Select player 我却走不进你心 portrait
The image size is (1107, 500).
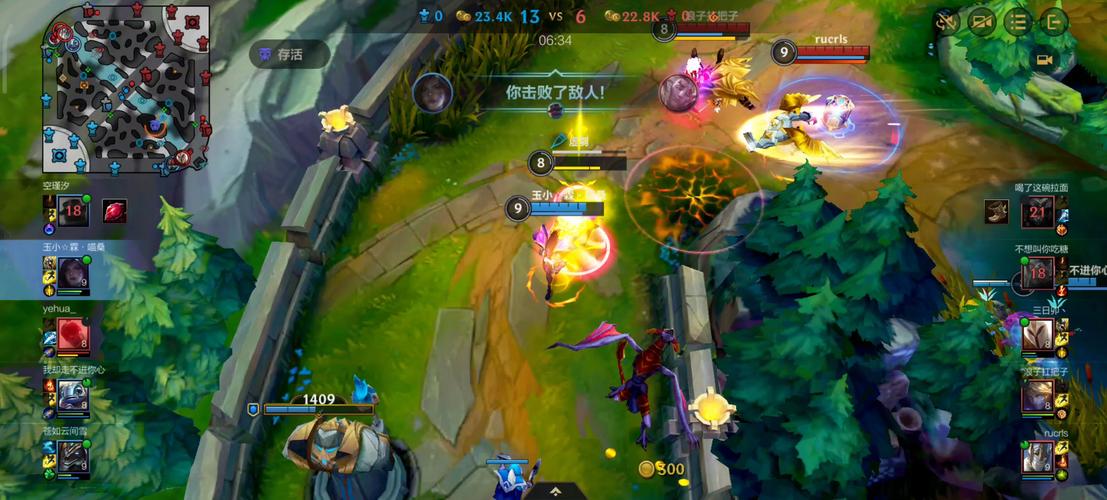72,396
